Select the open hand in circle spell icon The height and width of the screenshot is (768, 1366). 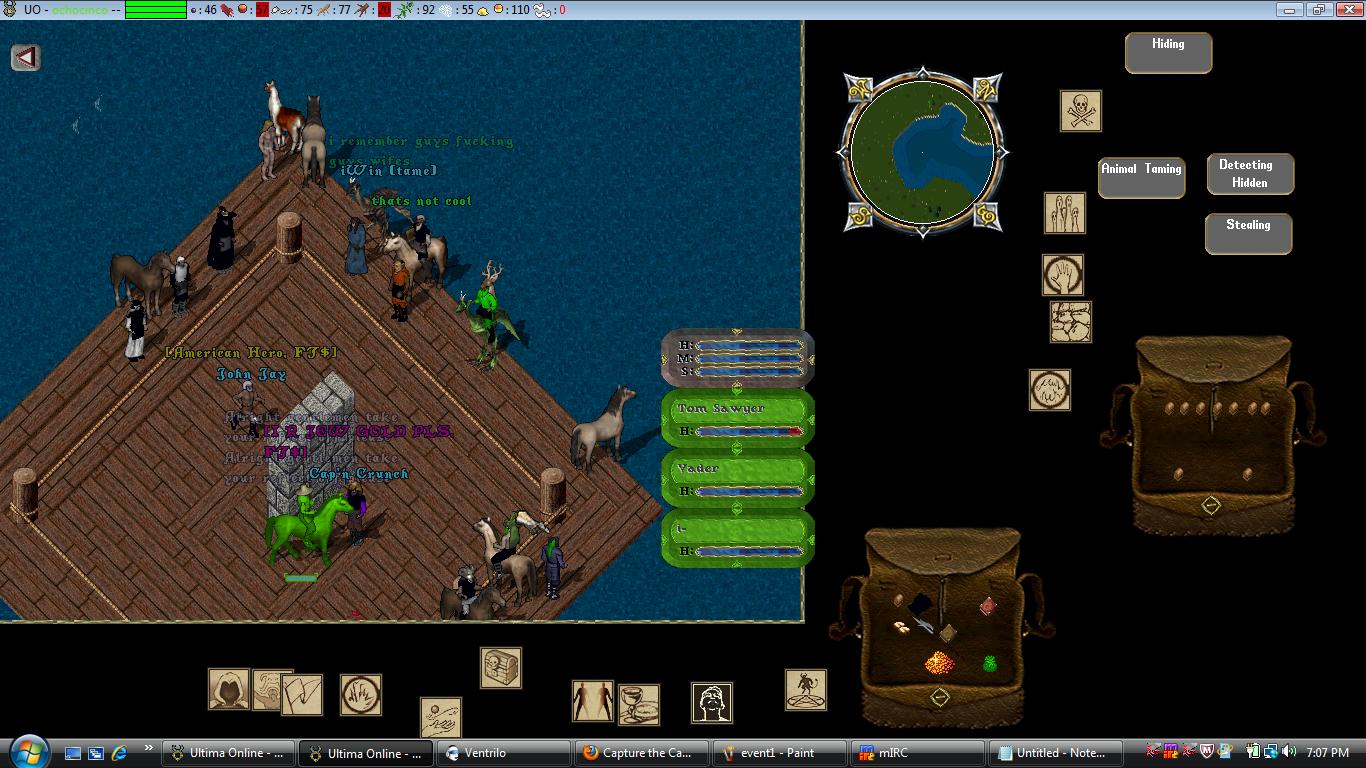[x=1062, y=275]
